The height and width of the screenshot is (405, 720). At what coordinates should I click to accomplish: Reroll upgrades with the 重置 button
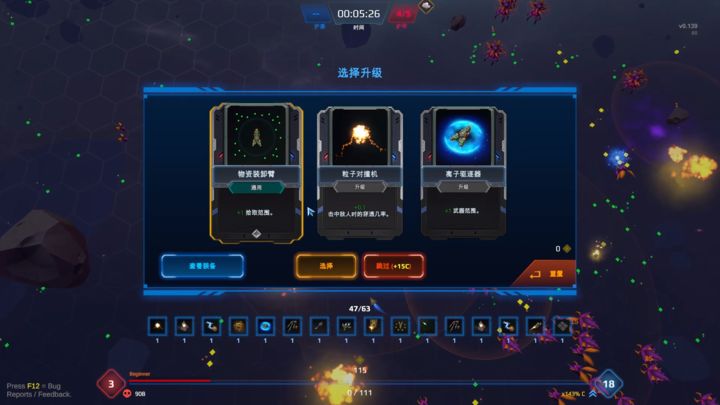546,273
